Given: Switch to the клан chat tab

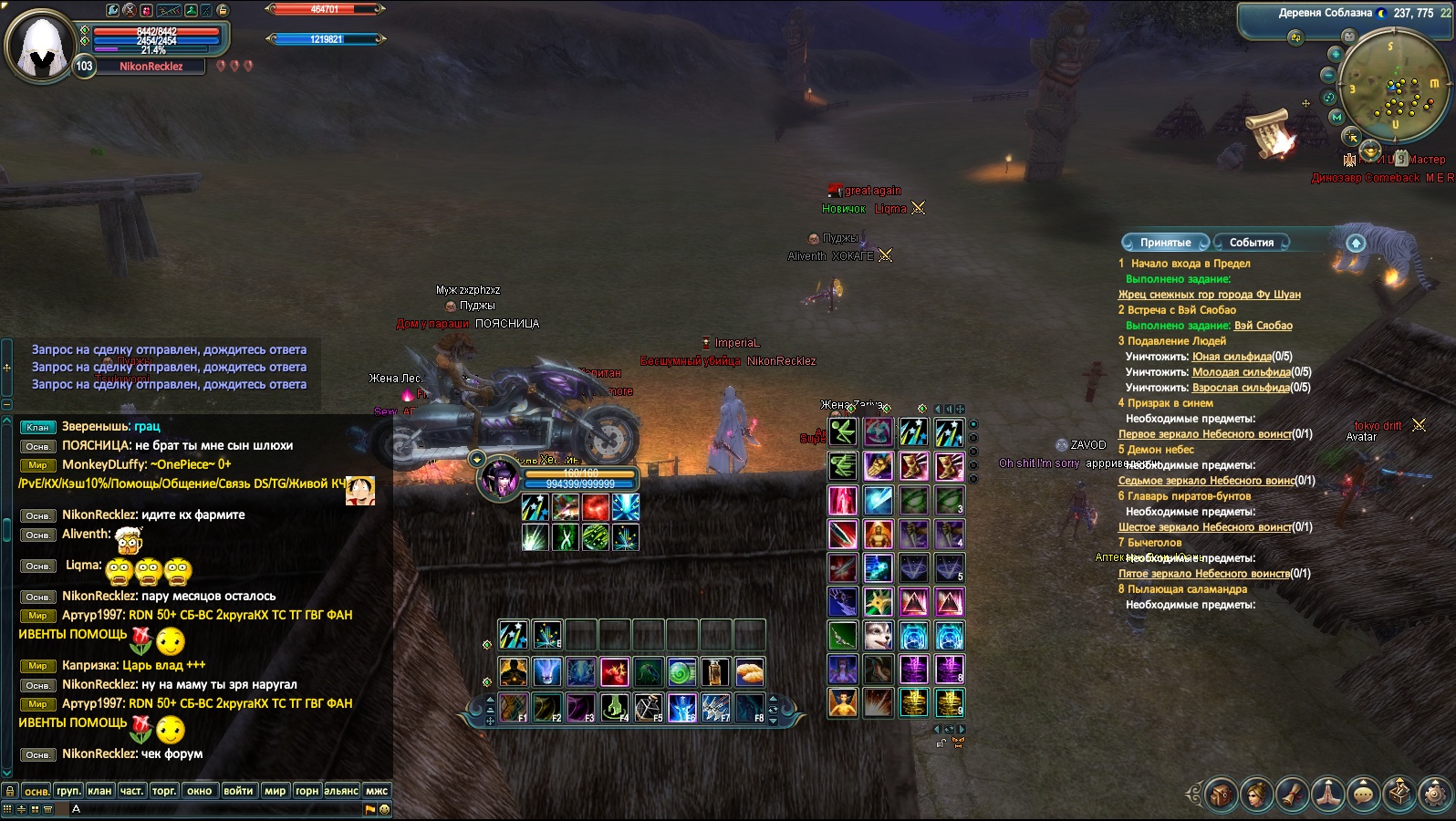Looking at the screenshot, I should click(x=99, y=791).
